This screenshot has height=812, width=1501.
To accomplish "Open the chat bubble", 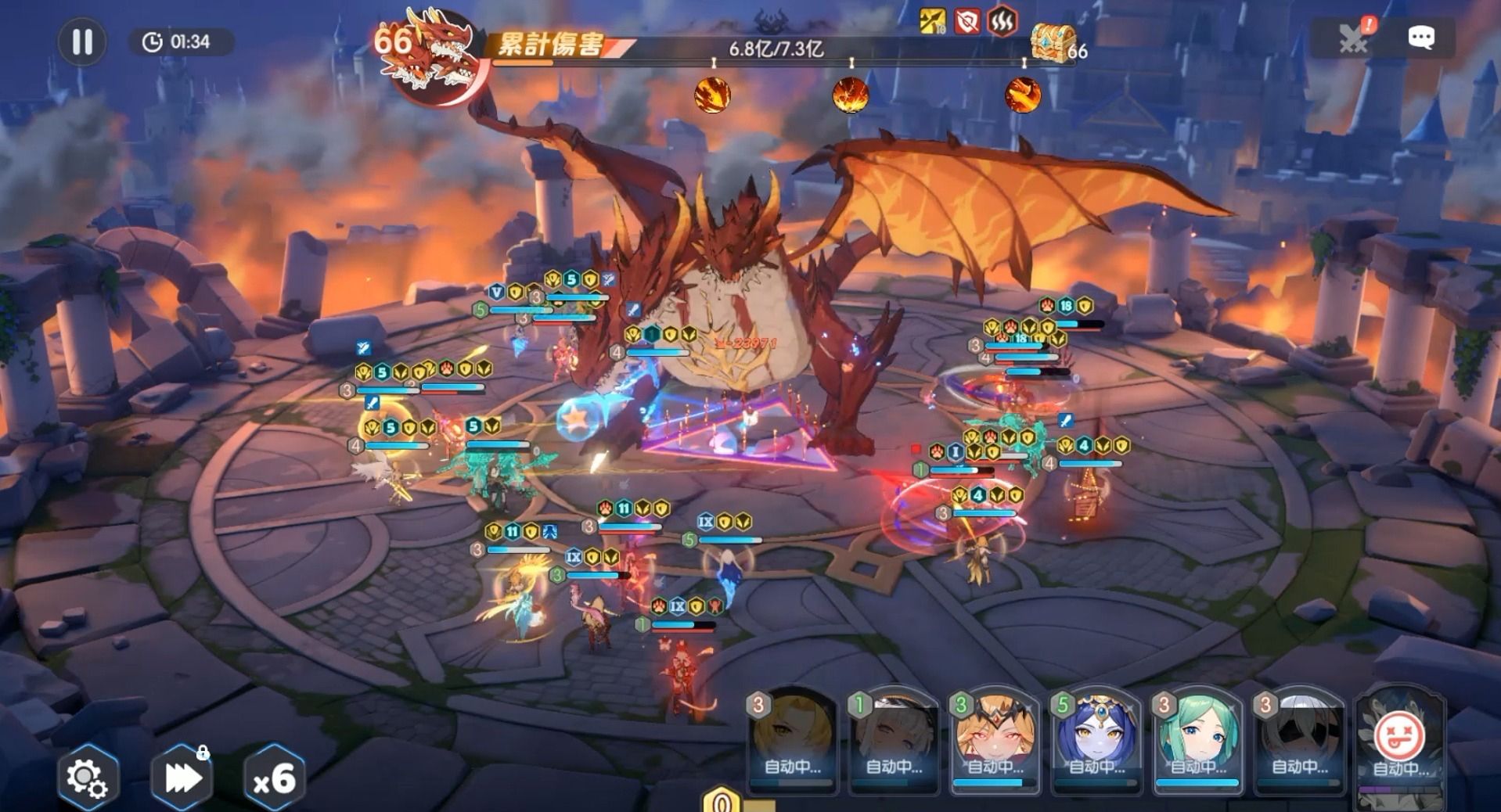I will click(1420, 38).
